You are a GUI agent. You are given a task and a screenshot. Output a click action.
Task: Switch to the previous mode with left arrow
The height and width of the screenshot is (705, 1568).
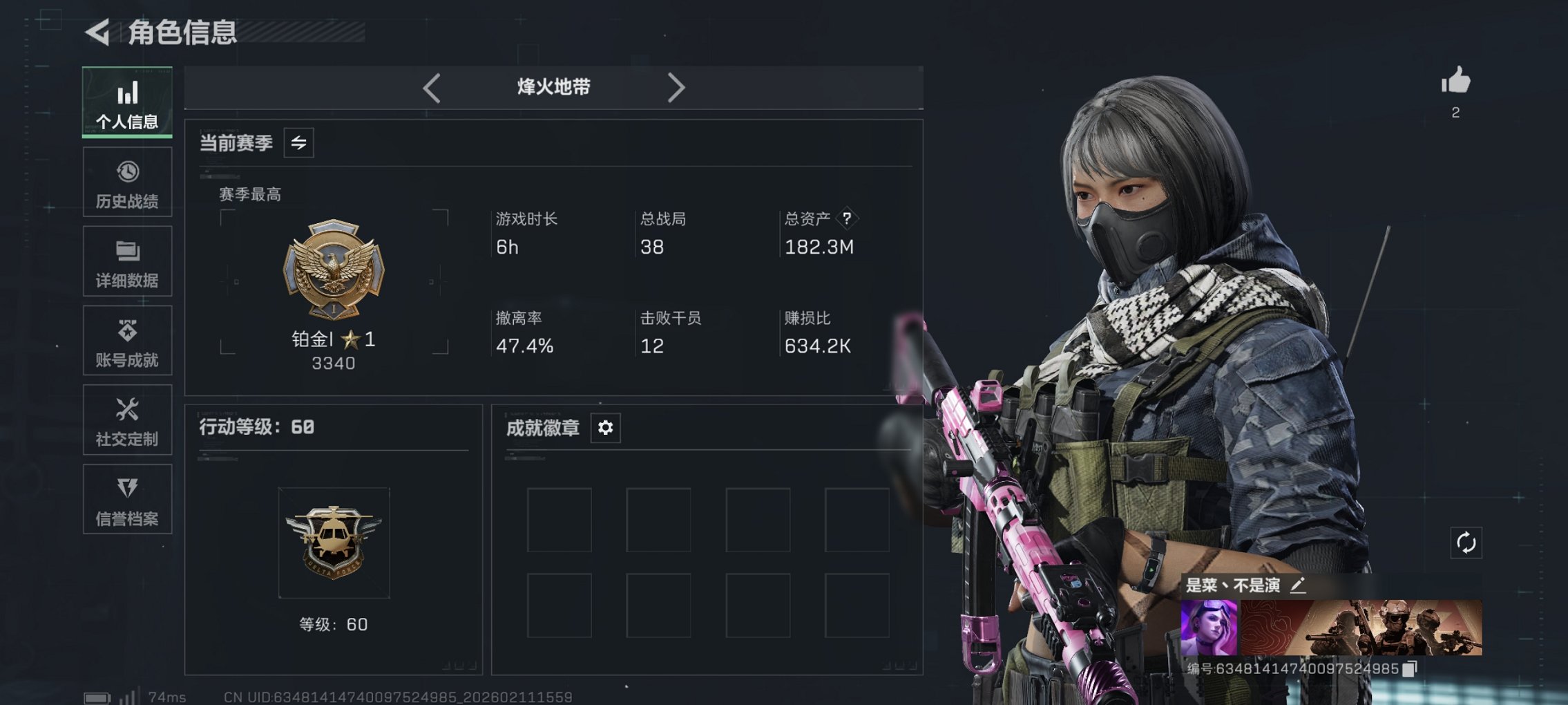[x=432, y=87]
